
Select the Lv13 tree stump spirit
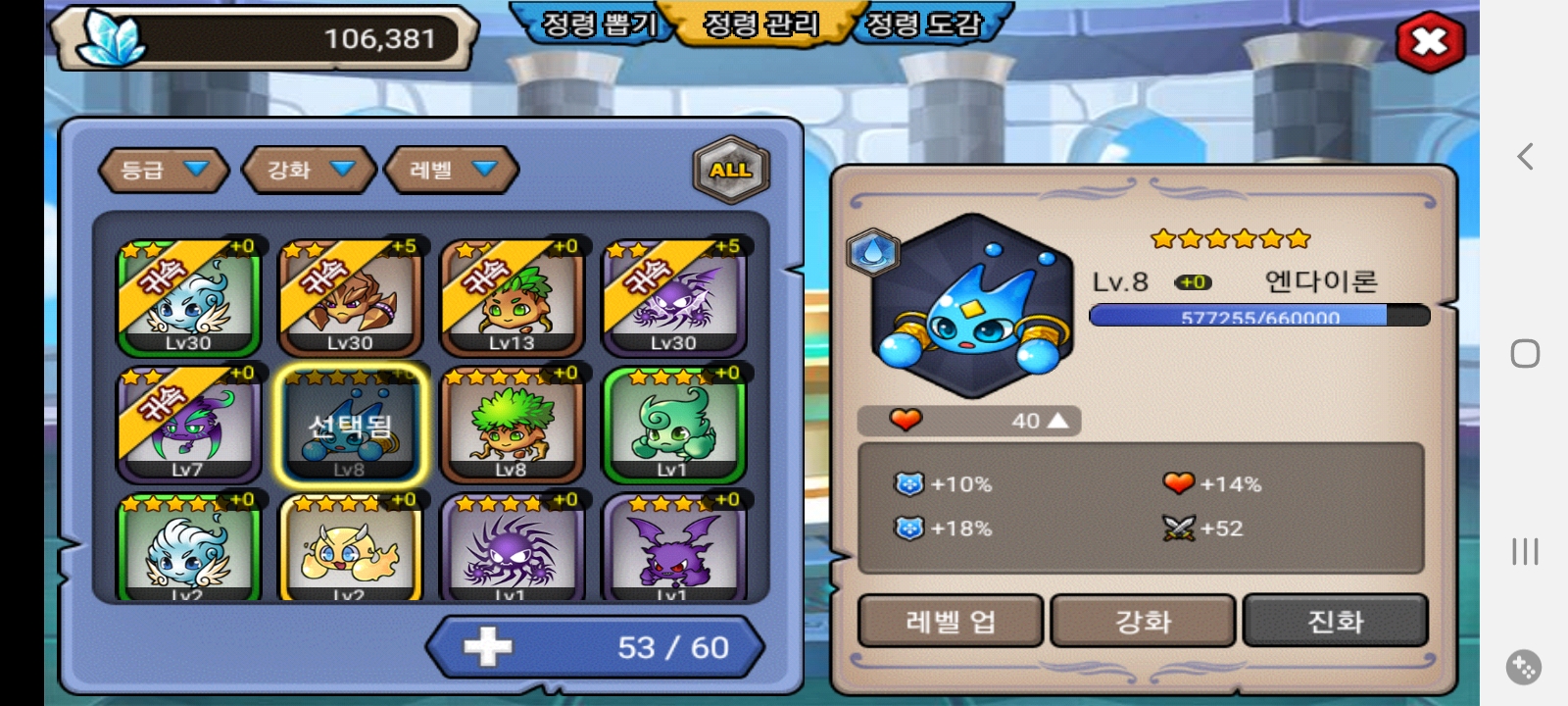coord(512,297)
